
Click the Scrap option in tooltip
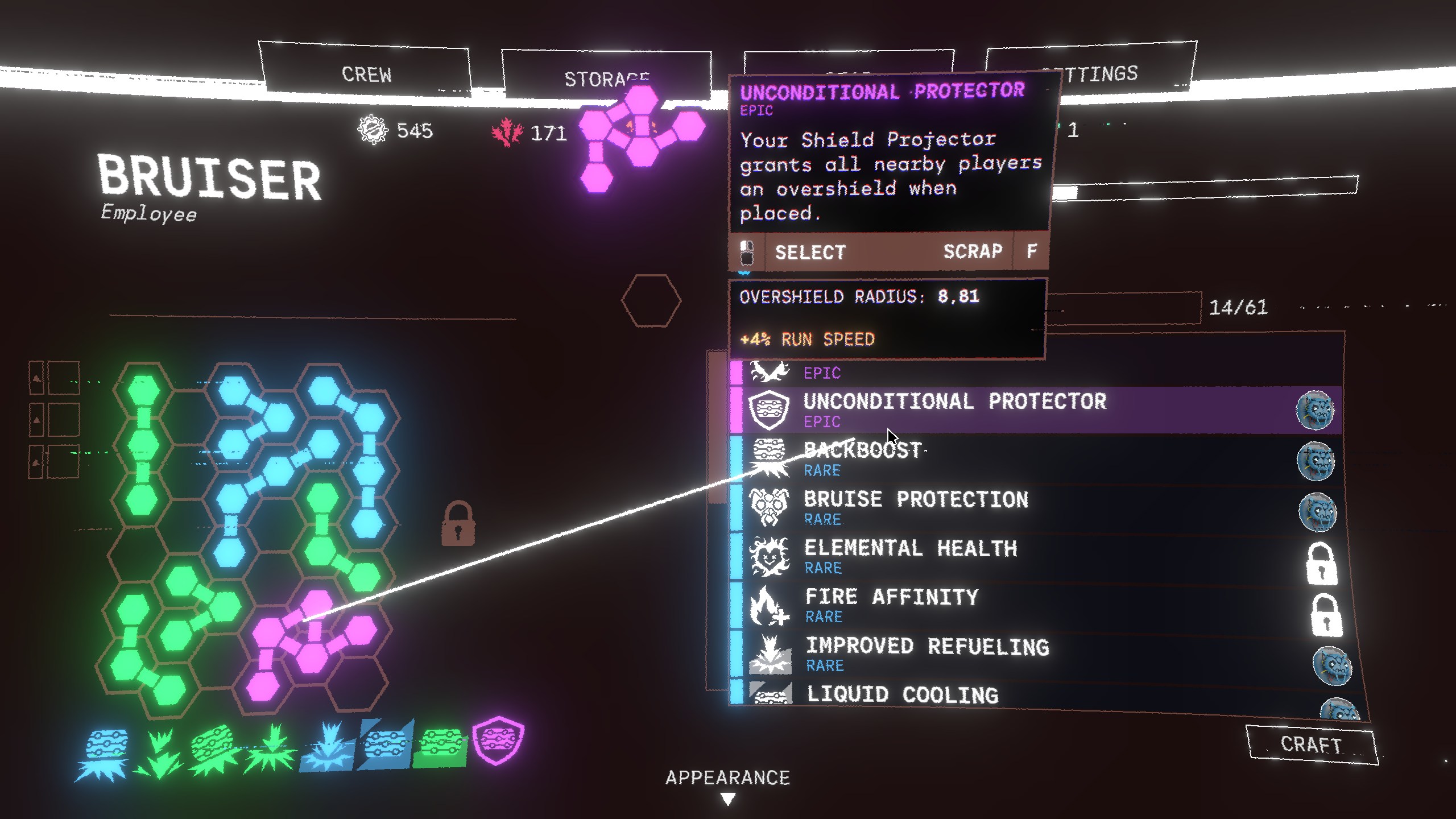point(973,251)
